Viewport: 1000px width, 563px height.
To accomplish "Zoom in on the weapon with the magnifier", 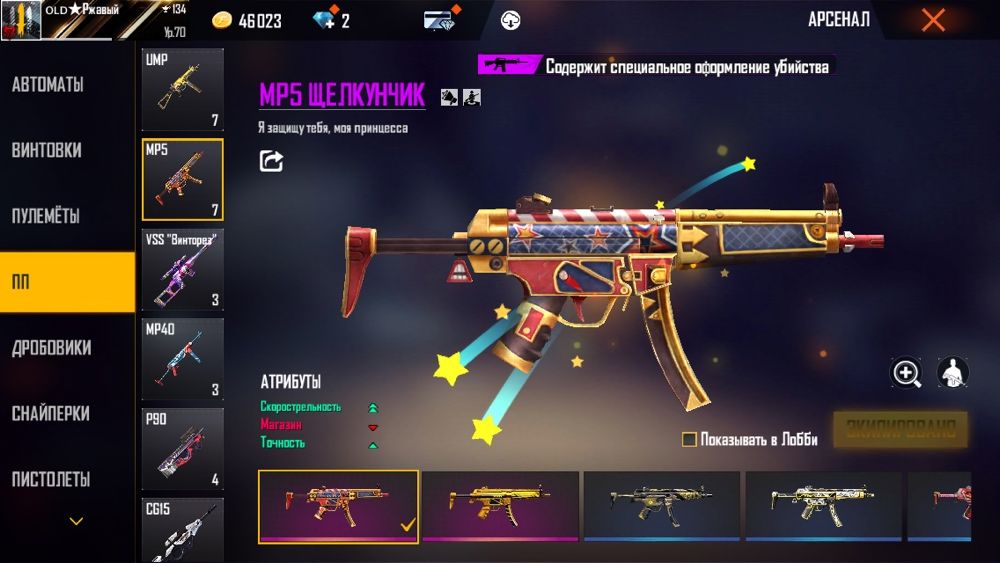I will (x=907, y=373).
